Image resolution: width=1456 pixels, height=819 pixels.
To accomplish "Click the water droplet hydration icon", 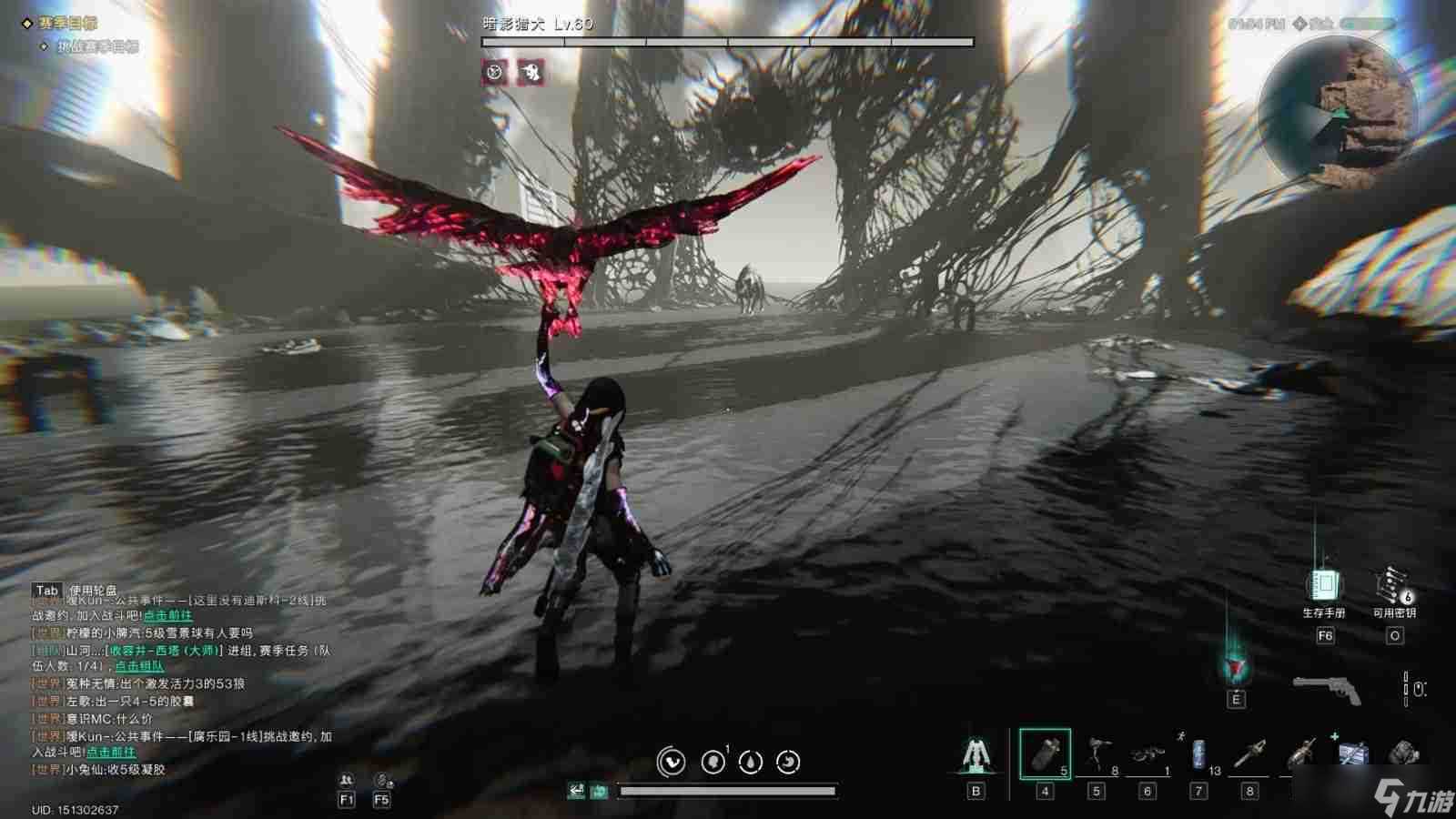I will click(751, 762).
